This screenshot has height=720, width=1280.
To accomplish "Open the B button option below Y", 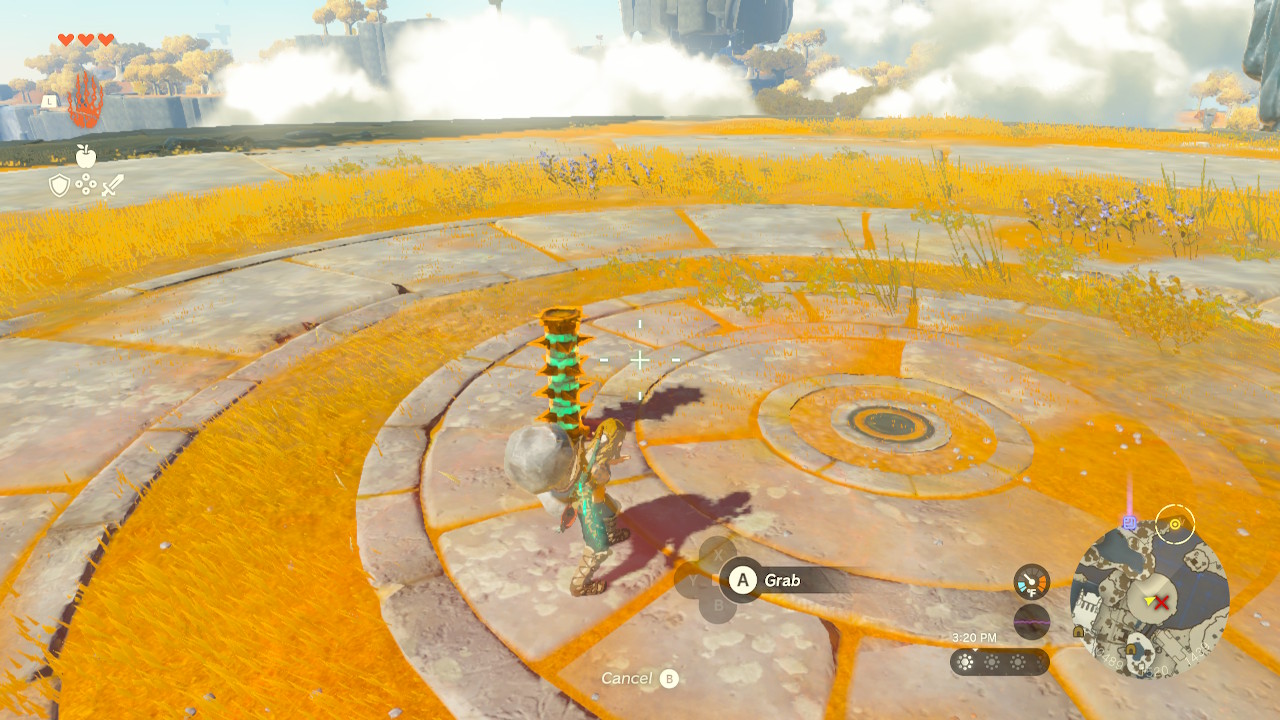I will pos(719,607).
